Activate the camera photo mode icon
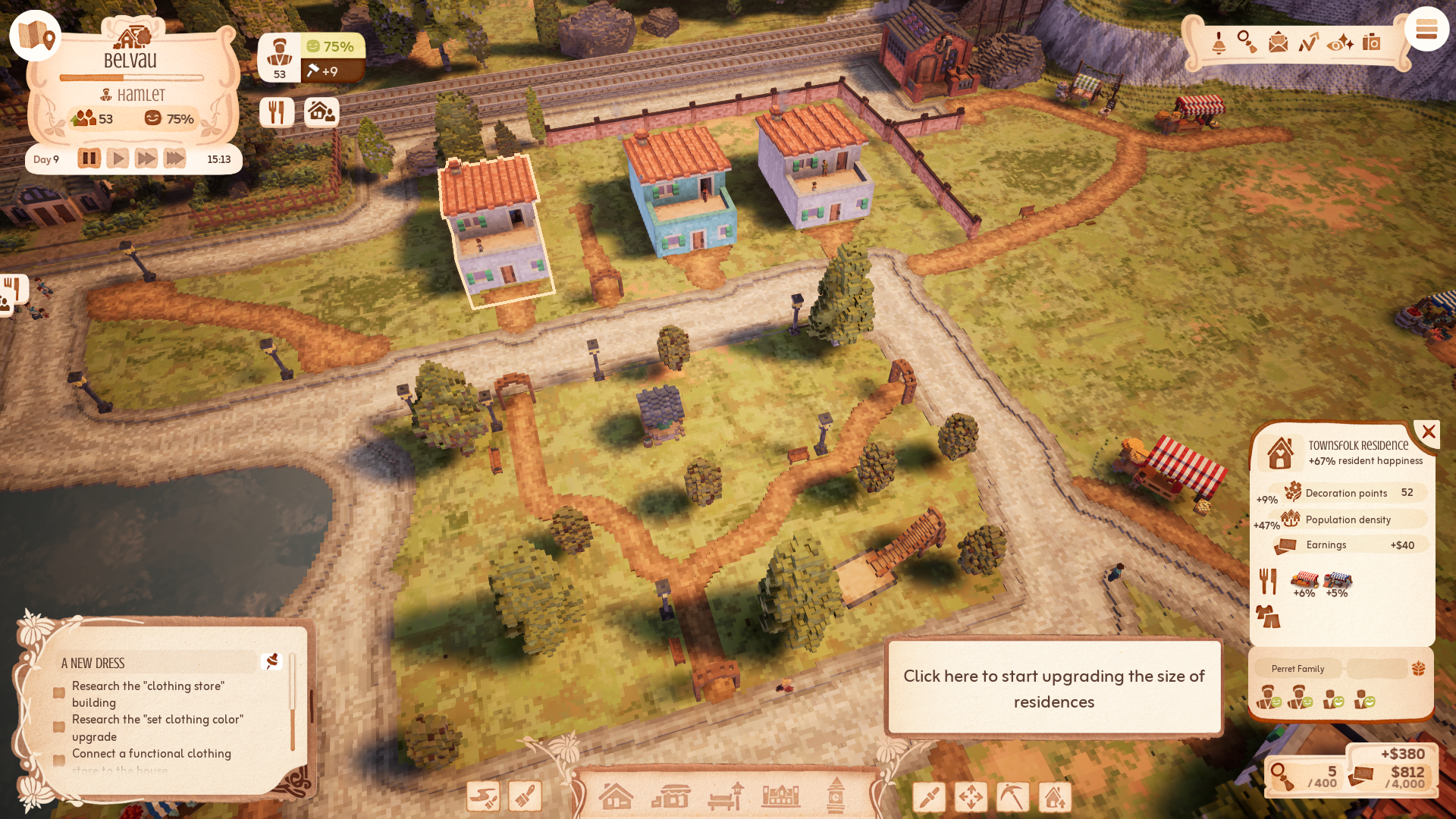Image resolution: width=1456 pixels, height=819 pixels. [x=1371, y=42]
